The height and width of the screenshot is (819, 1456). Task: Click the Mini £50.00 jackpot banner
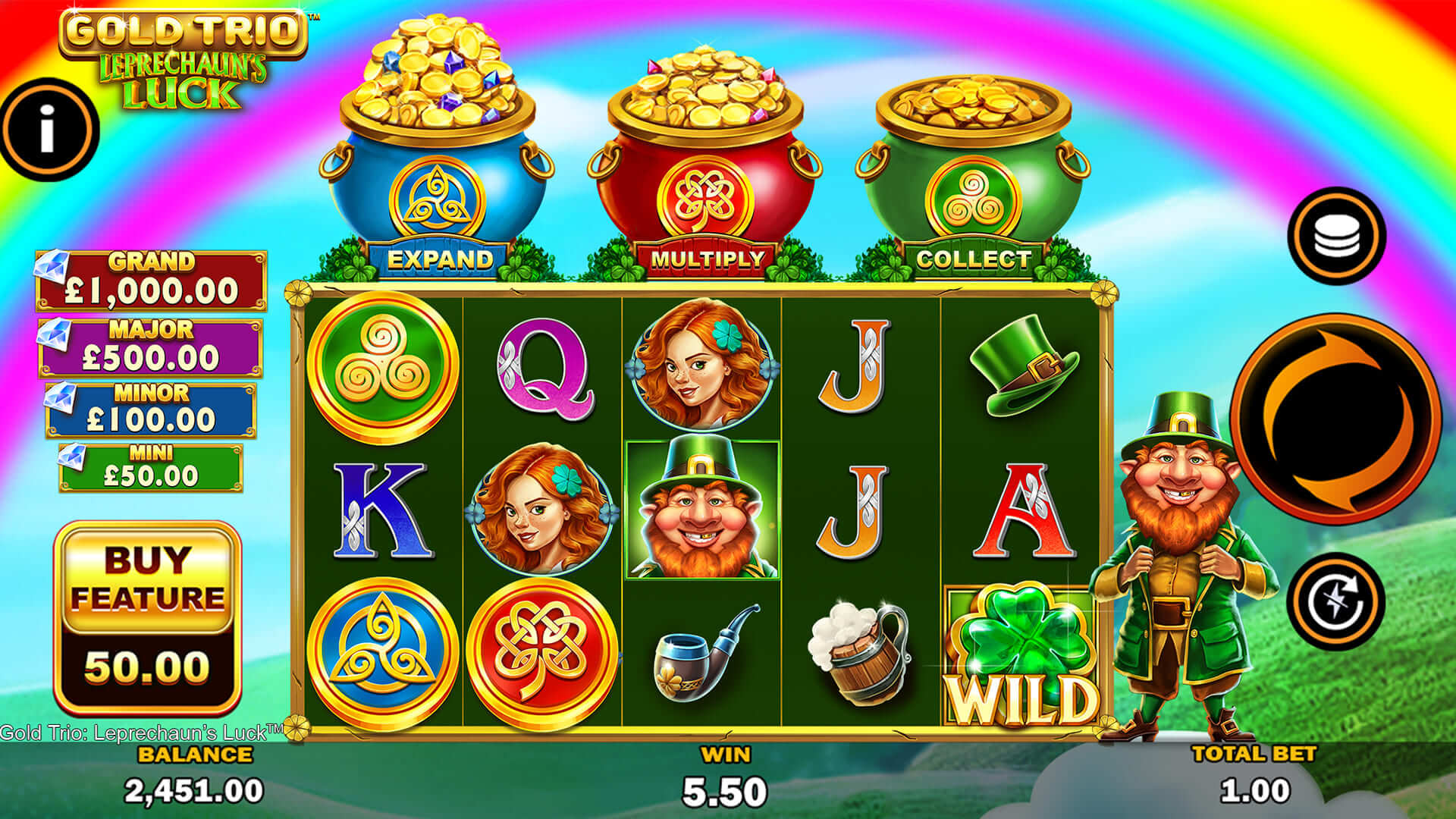tap(152, 463)
